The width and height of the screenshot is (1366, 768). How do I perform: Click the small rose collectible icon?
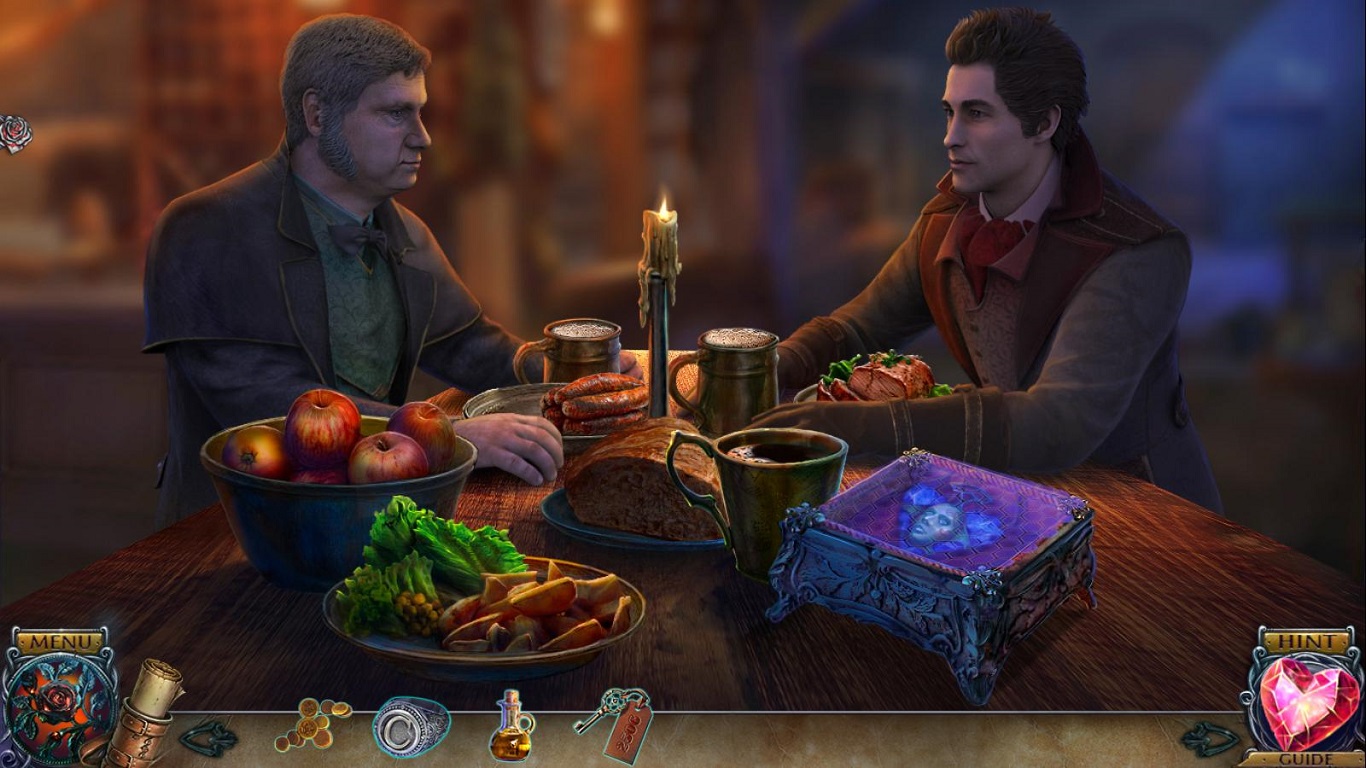pos(14,133)
